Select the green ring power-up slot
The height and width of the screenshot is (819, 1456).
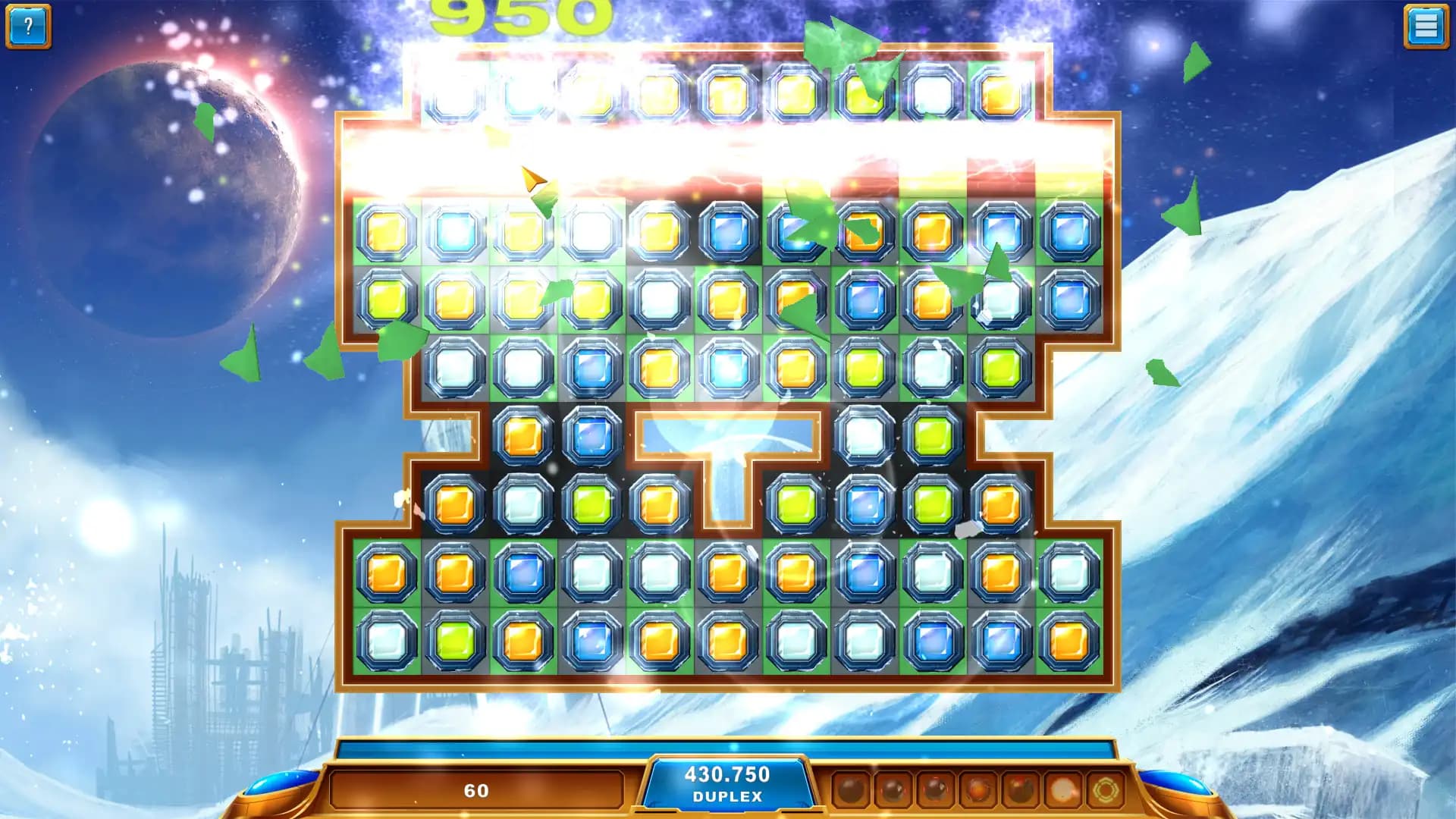(1105, 790)
